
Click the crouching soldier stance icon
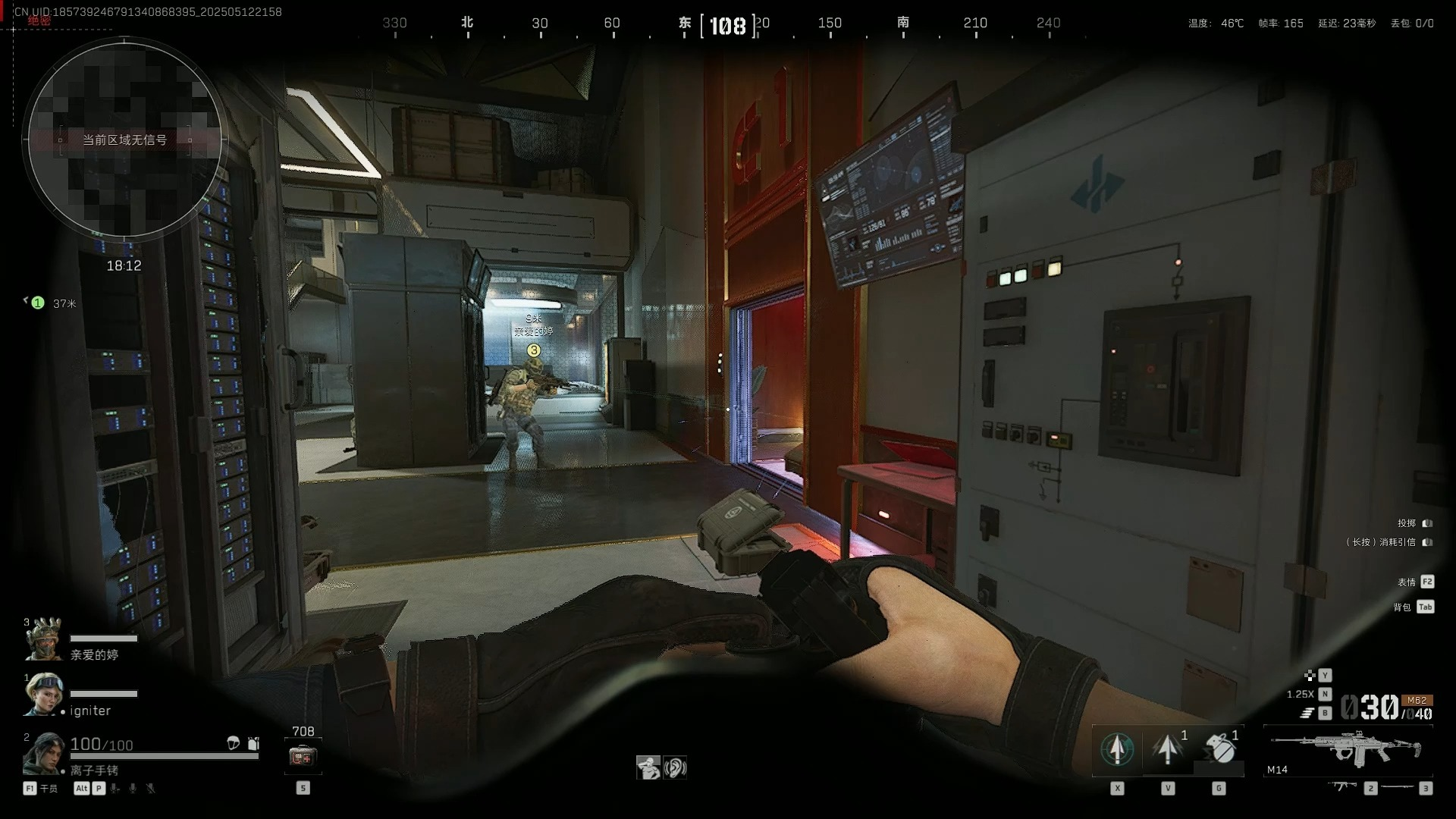tap(648, 767)
